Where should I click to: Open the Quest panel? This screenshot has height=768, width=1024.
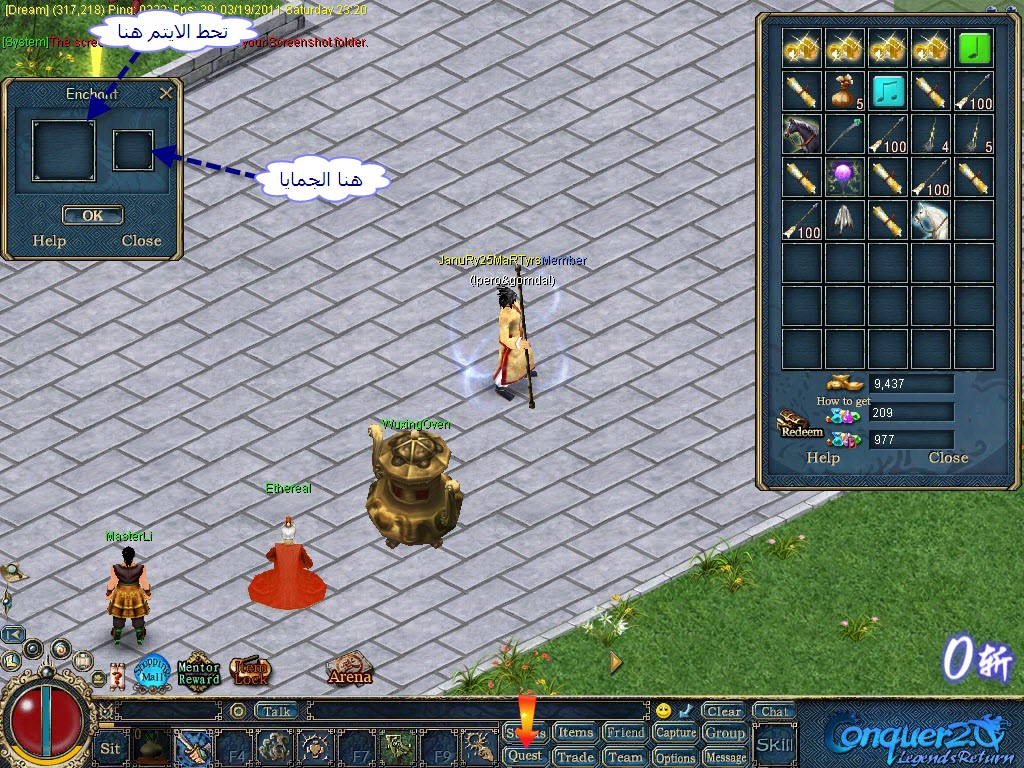tap(525, 757)
